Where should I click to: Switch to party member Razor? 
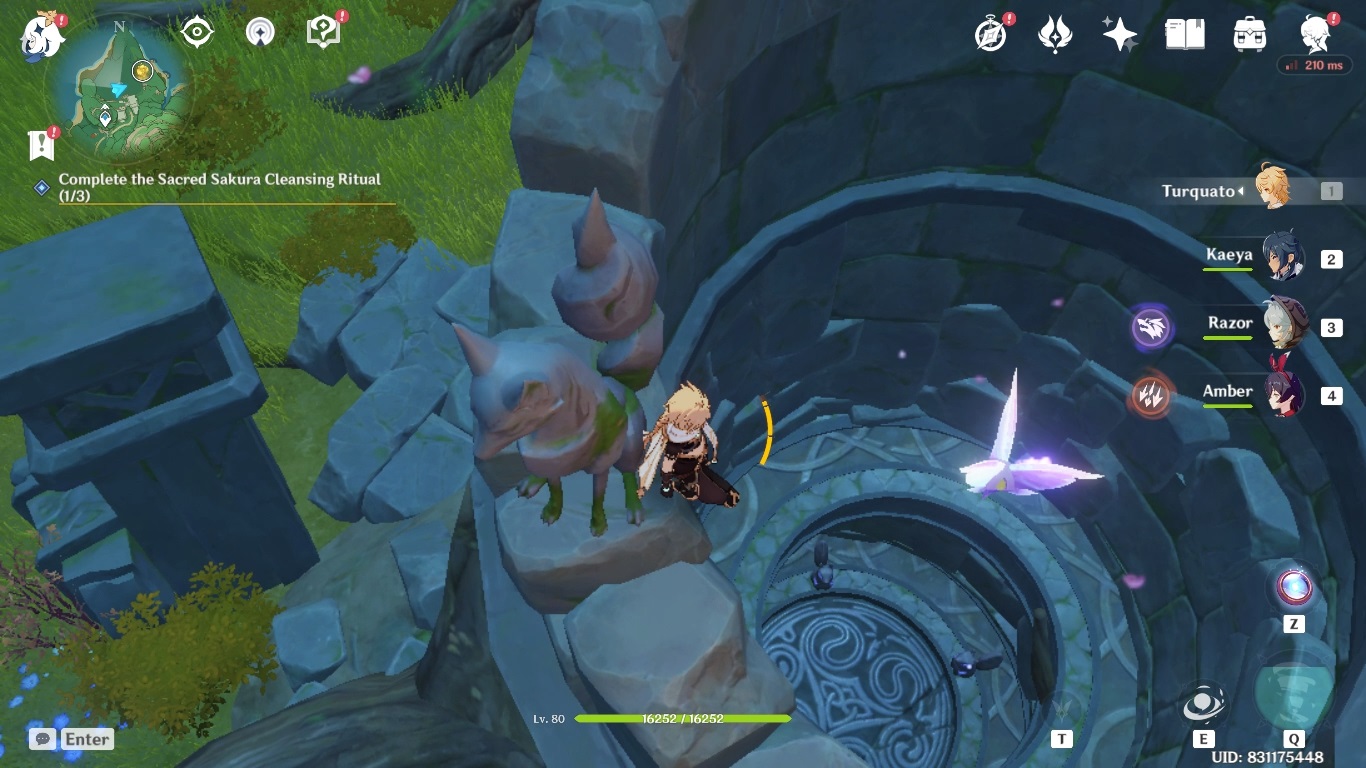coord(1280,326)
